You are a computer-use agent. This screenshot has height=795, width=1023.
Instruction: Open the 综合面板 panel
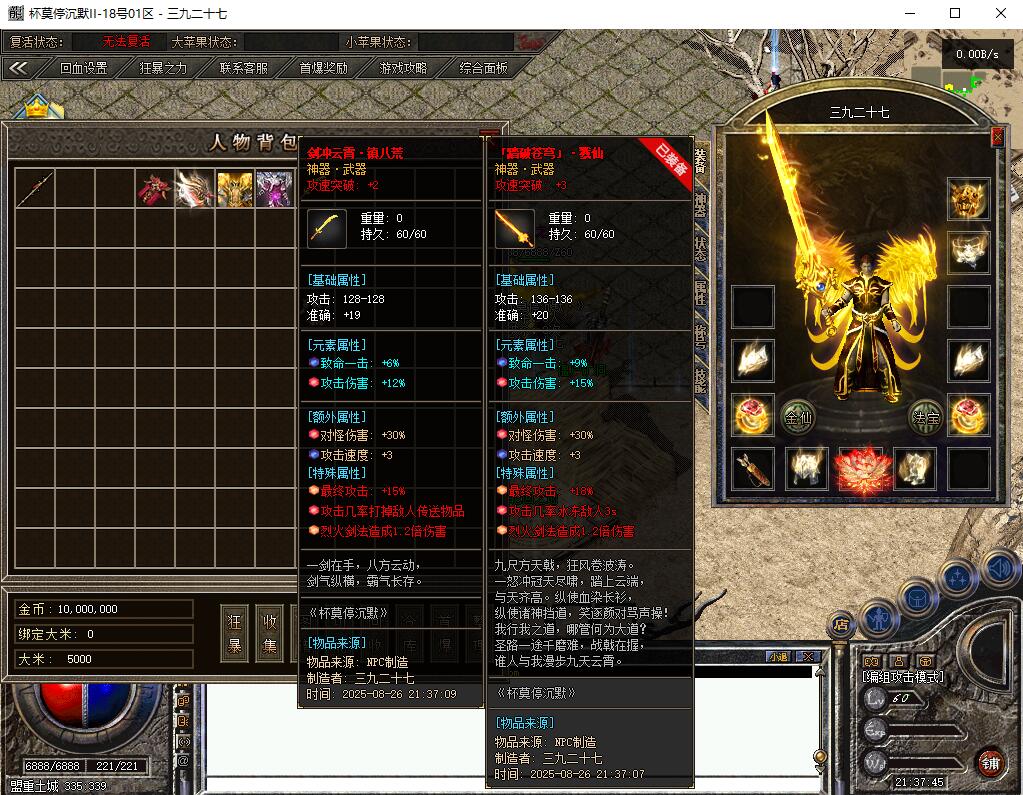click(483, 68)
